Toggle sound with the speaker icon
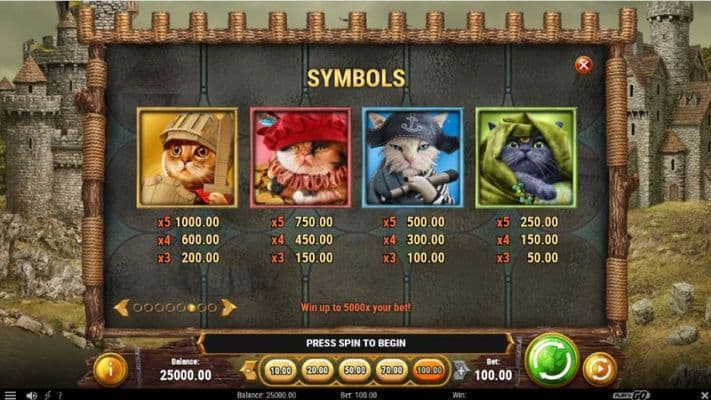Image resolution: width=711 pixels, height=400 pixels. click(x=31, y=395)
